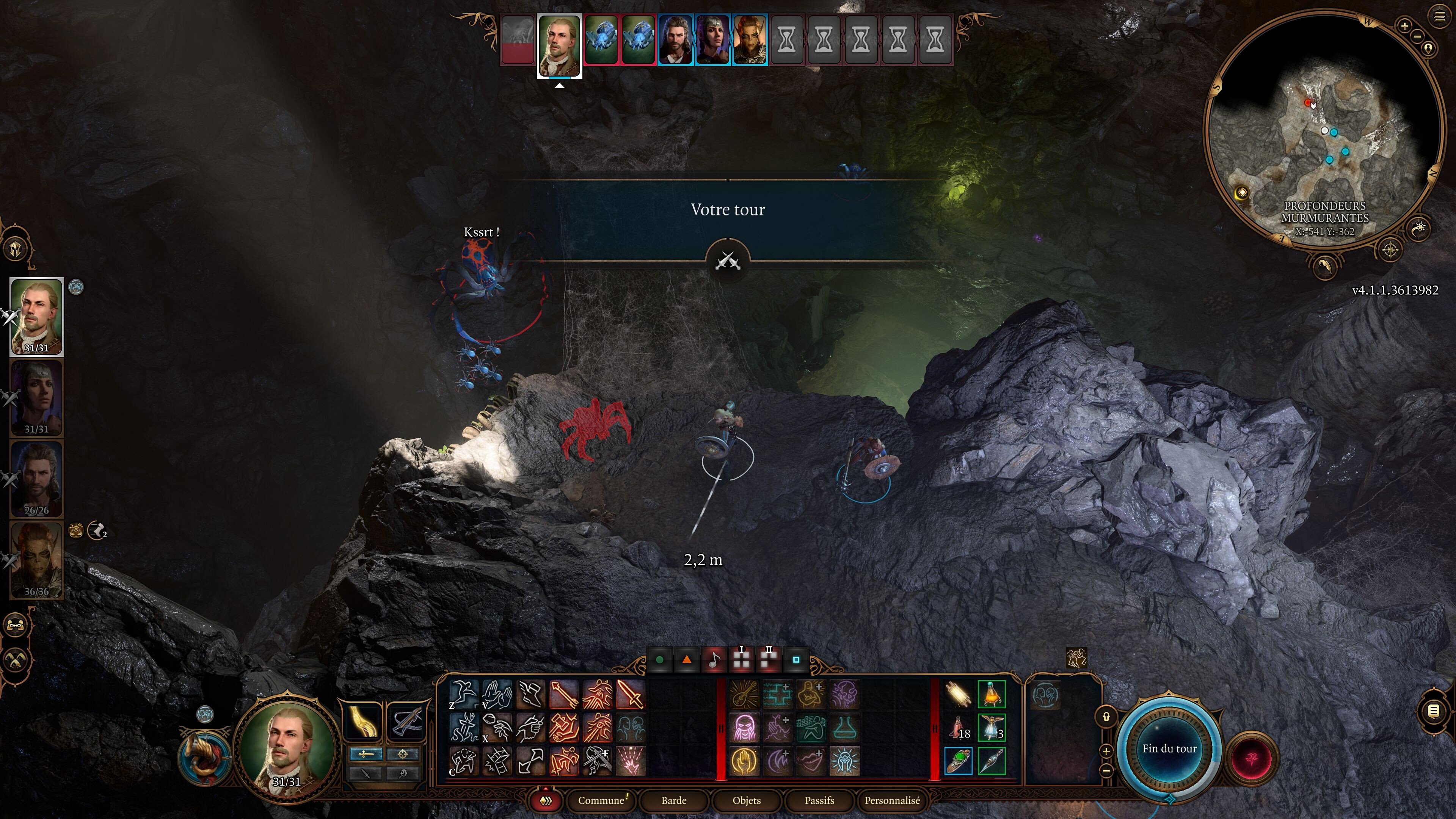
Task: End the turn with Fin du tour
Action: tap(1169, 748)
